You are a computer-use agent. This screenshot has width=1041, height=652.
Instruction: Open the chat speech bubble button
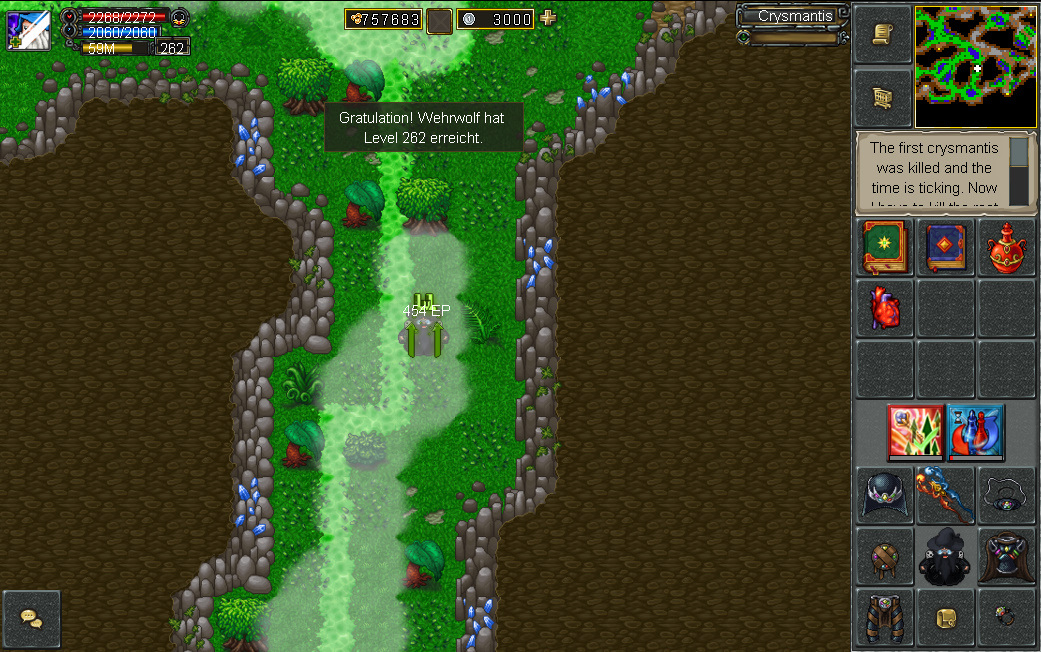[x=32, y=619]
